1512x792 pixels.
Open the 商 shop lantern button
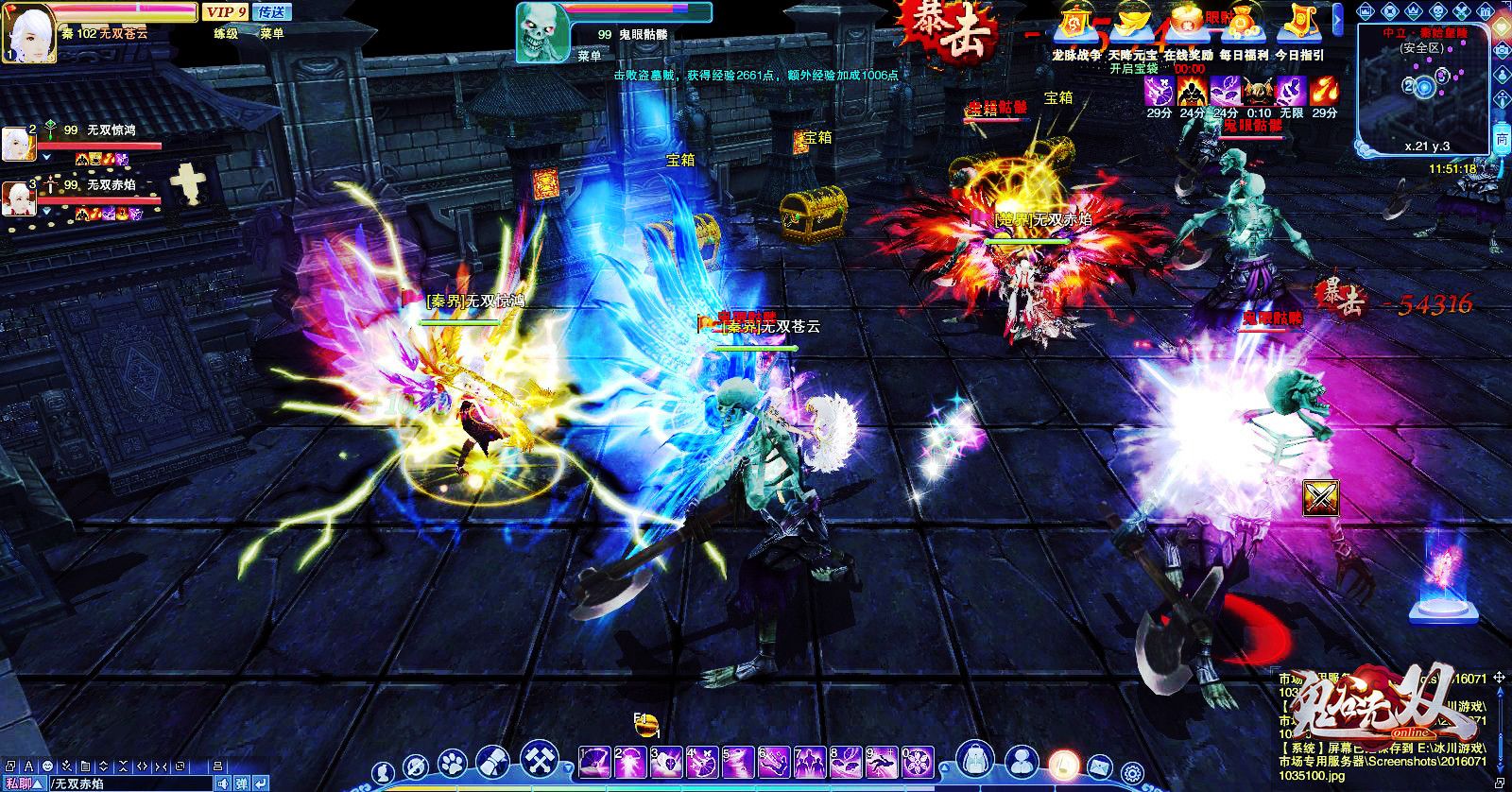(1502, 139)
